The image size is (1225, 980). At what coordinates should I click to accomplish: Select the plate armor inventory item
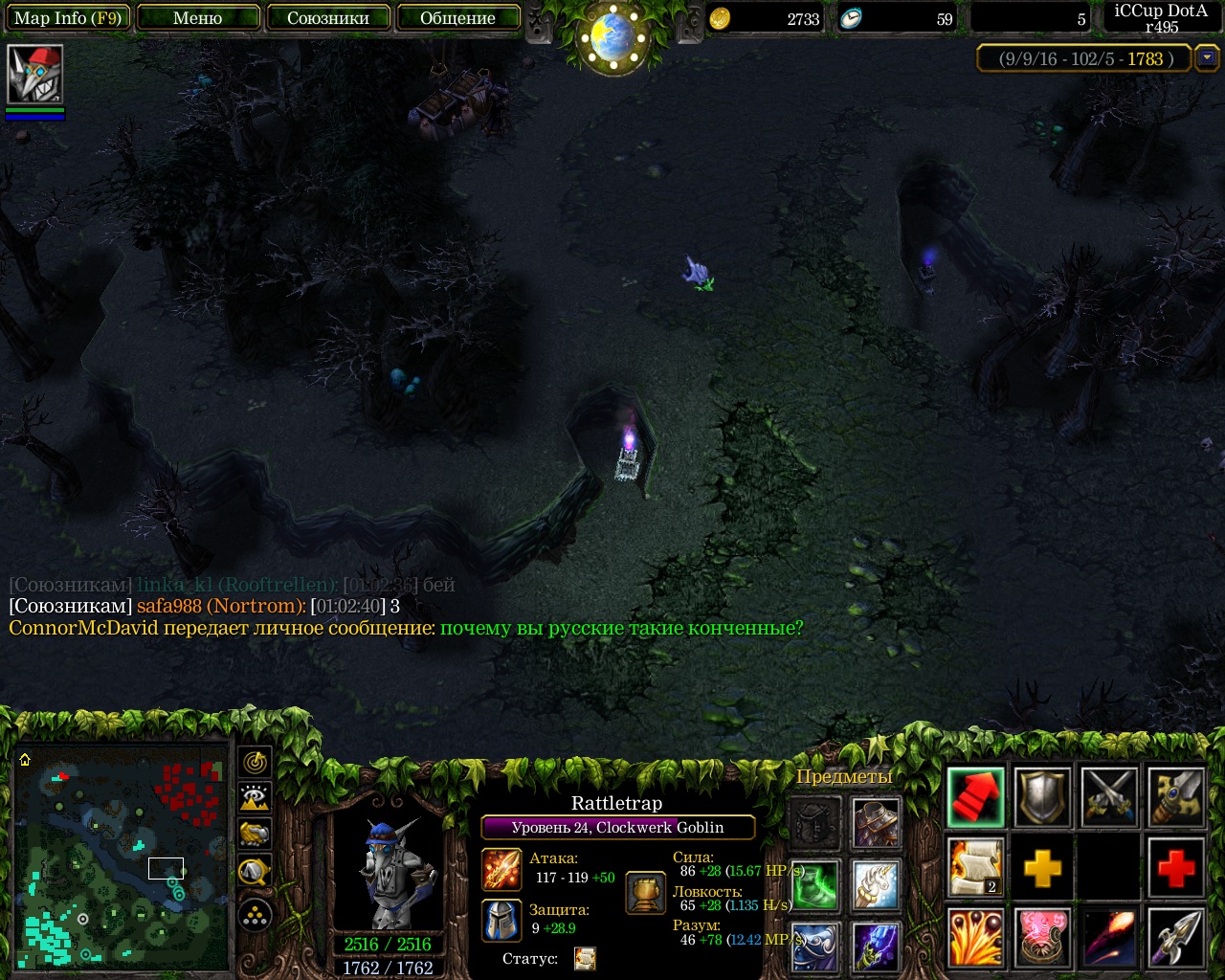[x=876, y=822]
